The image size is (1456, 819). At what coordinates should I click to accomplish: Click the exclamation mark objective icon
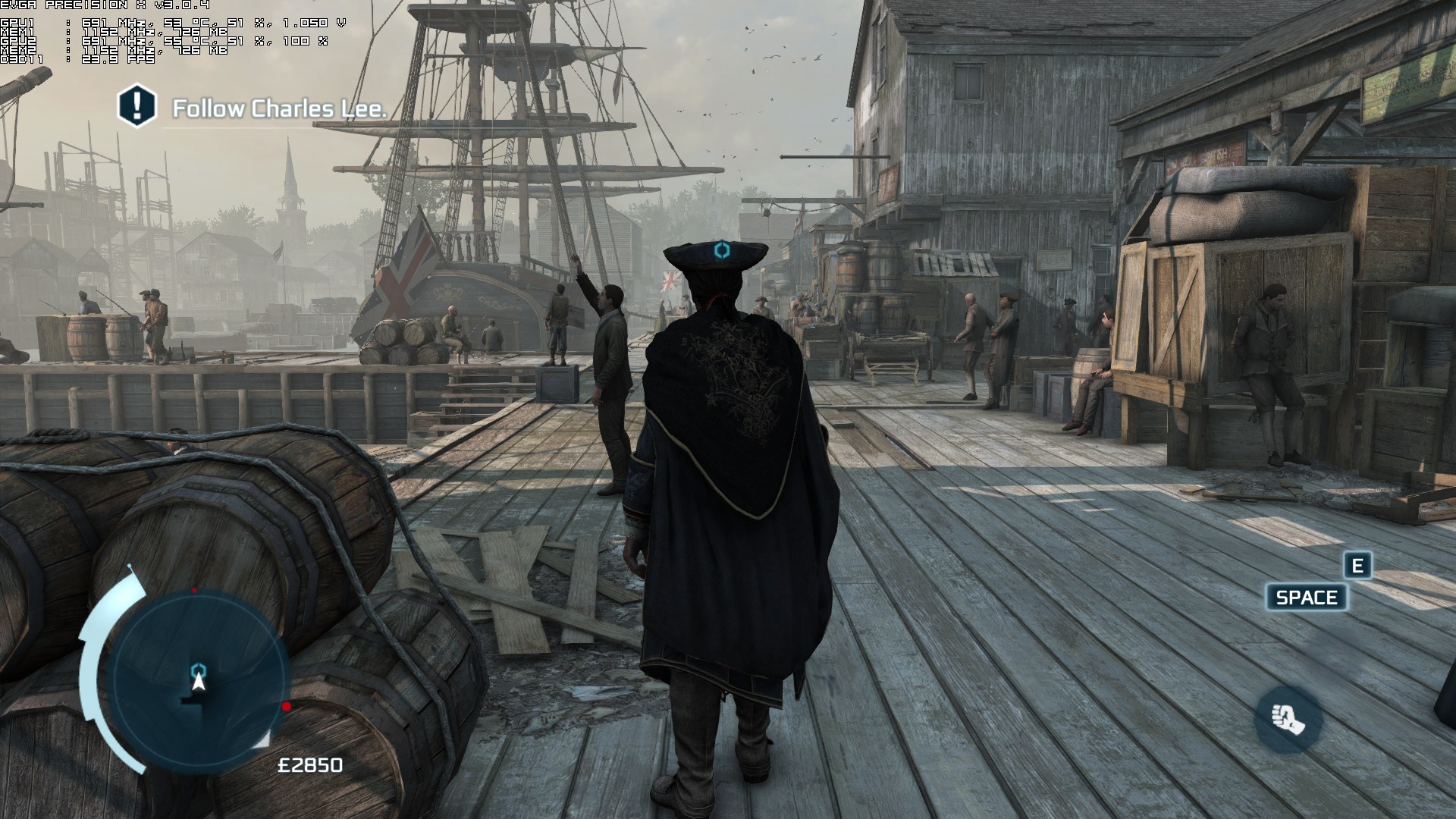[x=136, y=105]
